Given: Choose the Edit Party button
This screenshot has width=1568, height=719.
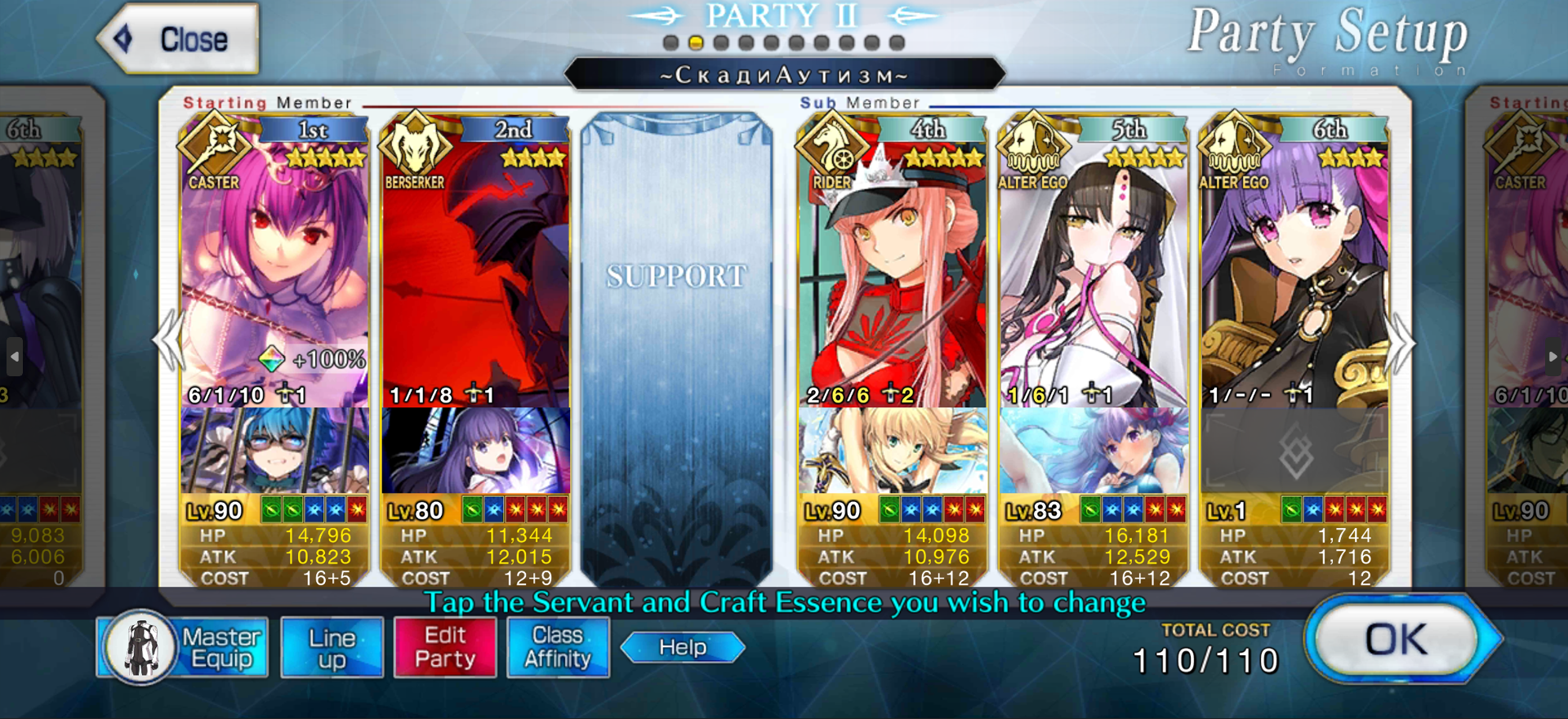Looking at the screenshot, I should point(445,648).
